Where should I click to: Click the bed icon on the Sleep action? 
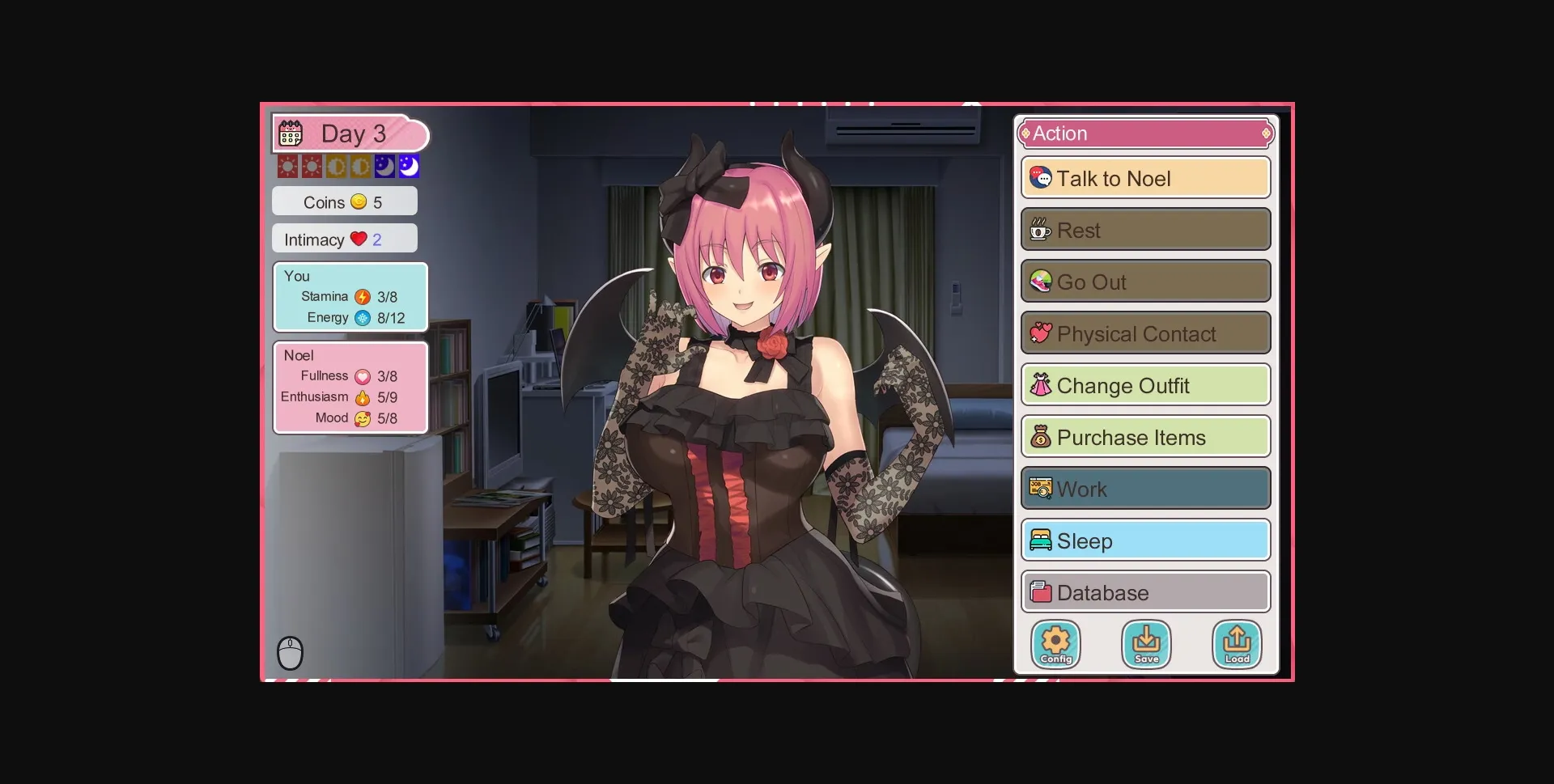pos(1042,540)
